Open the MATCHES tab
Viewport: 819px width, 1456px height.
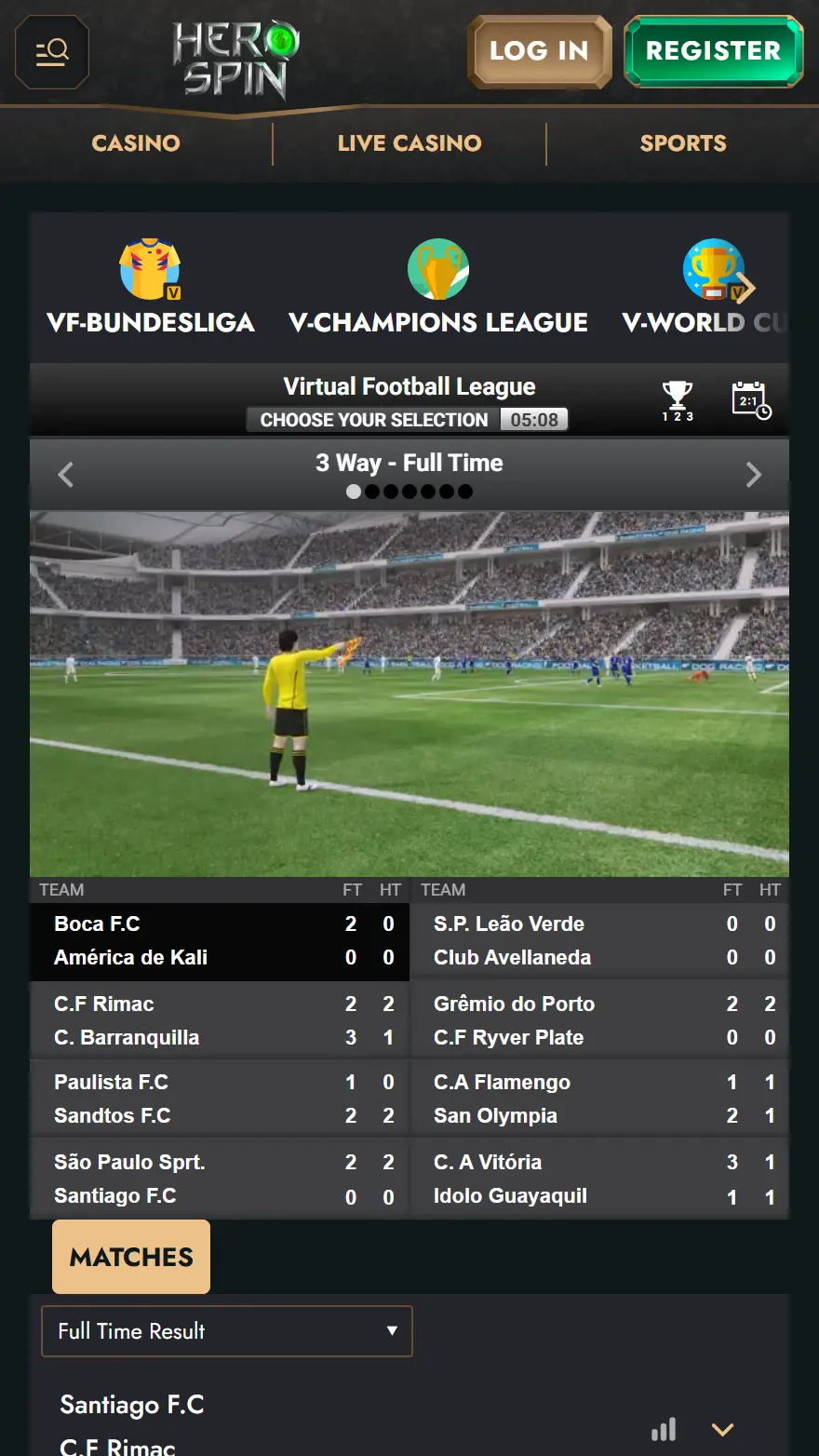click(x=131, y=1257)
